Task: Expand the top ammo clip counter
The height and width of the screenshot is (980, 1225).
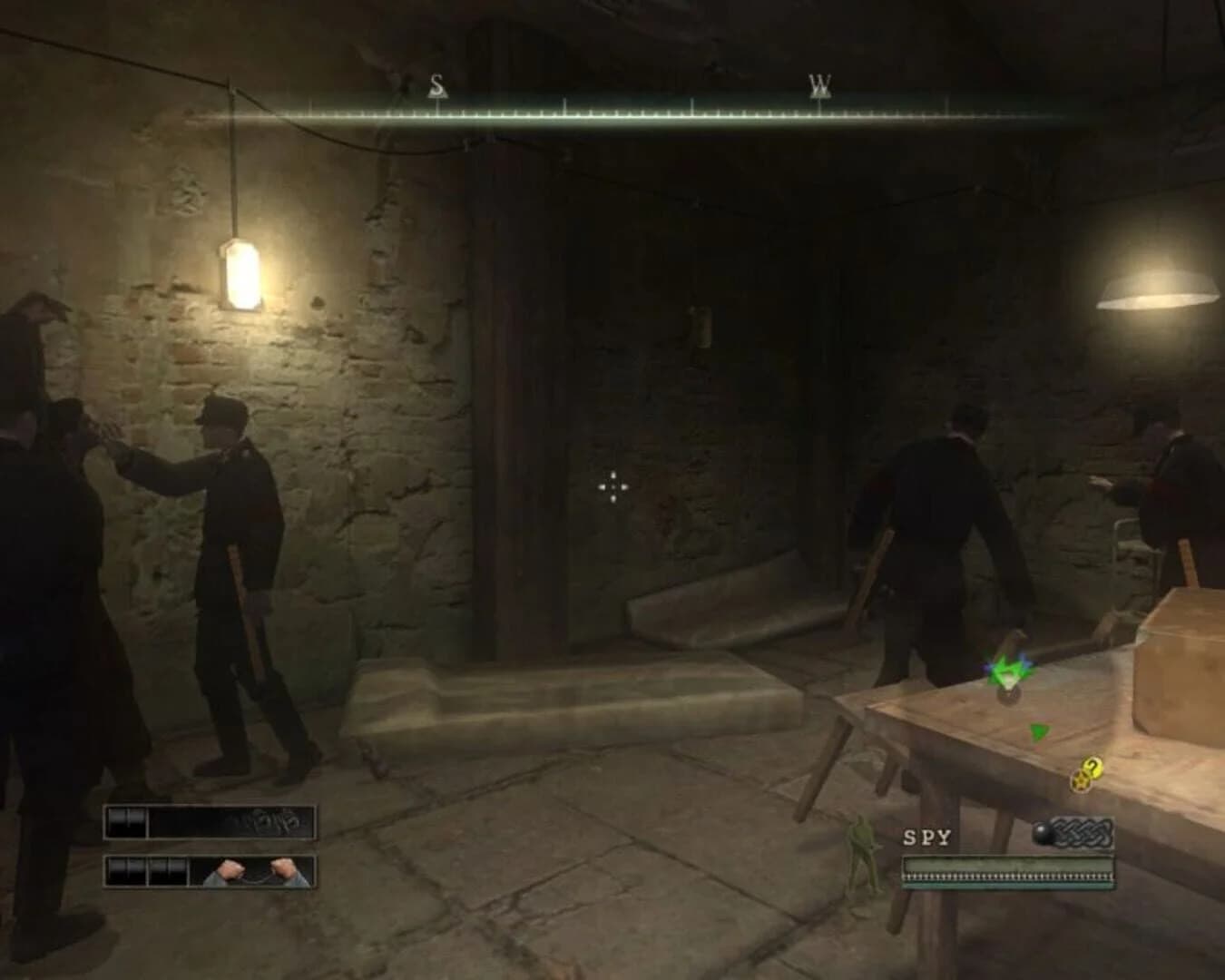Action: 126,820
